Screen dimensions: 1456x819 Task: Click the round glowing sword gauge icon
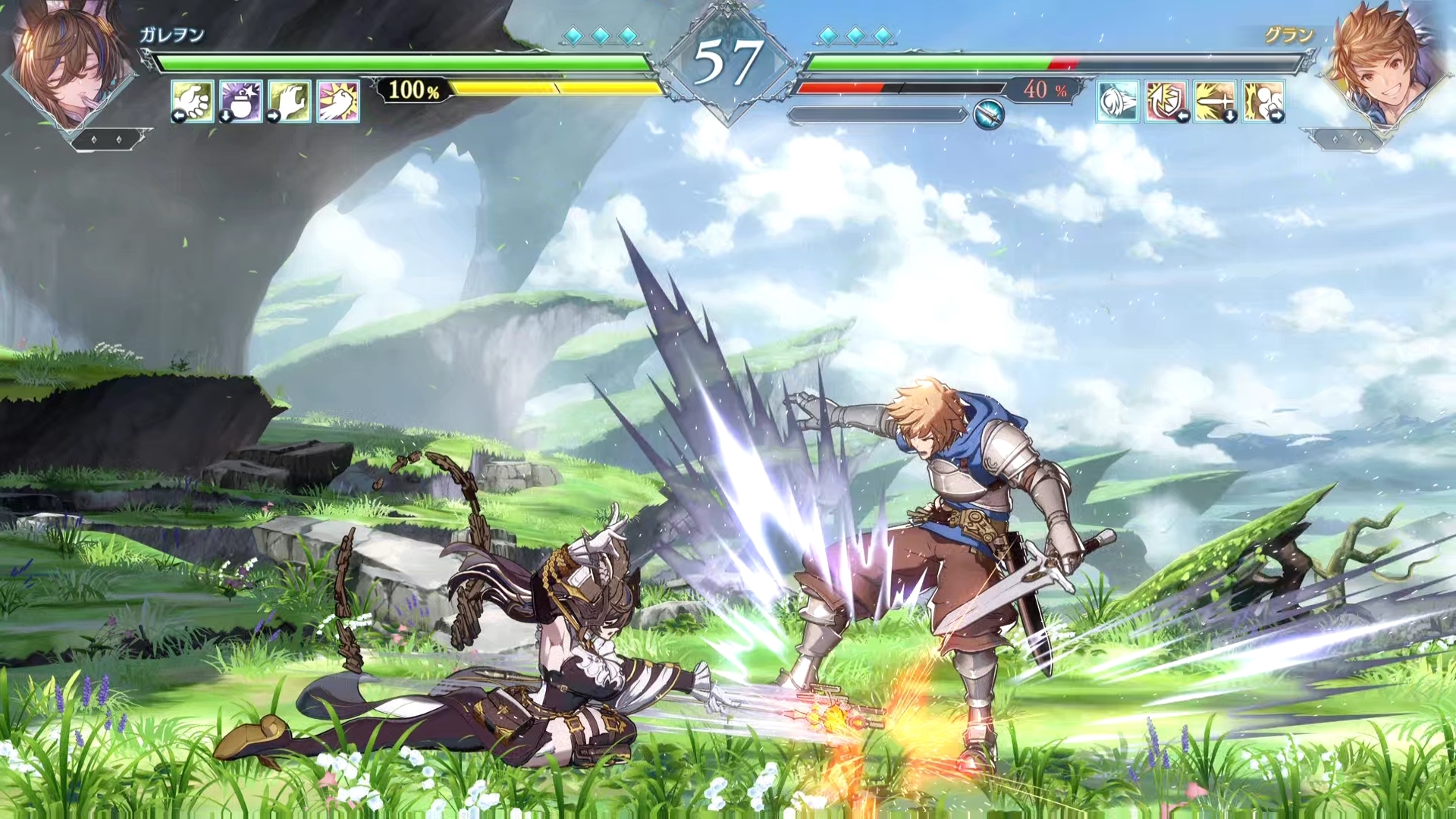[x=989, y=115]
